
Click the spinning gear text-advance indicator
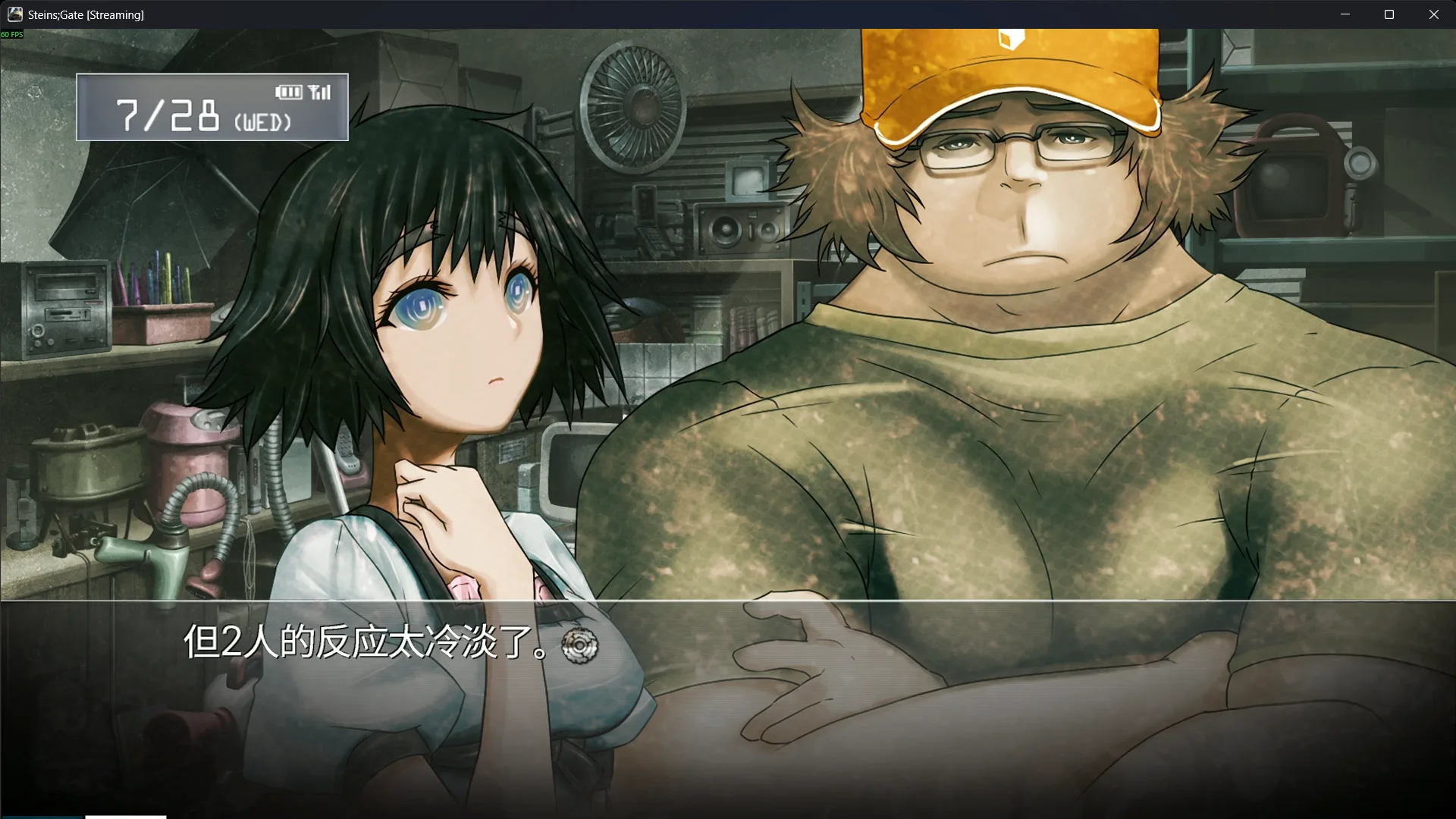(x=579, y=645)
